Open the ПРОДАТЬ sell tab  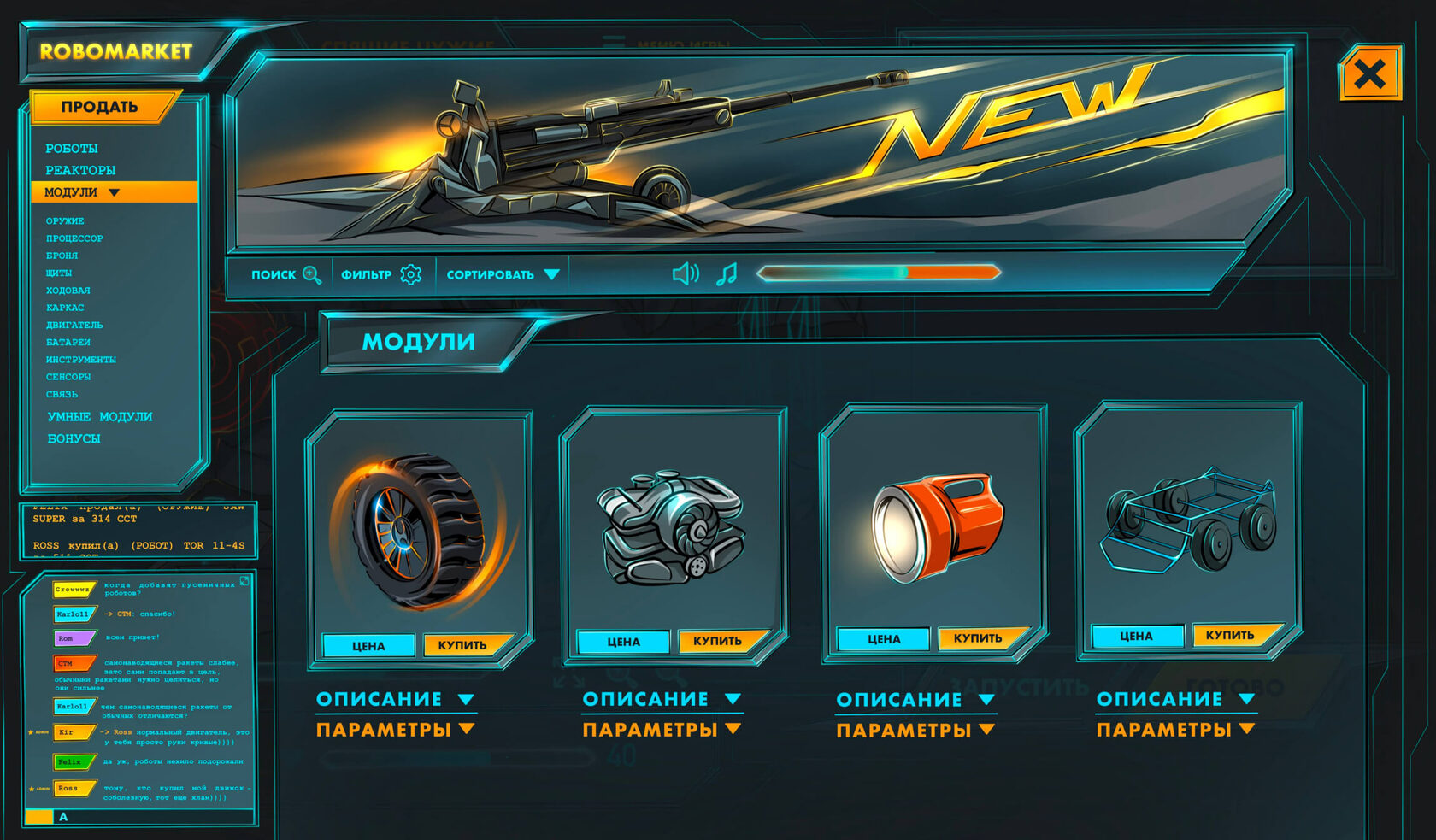(x=100, y=107)
